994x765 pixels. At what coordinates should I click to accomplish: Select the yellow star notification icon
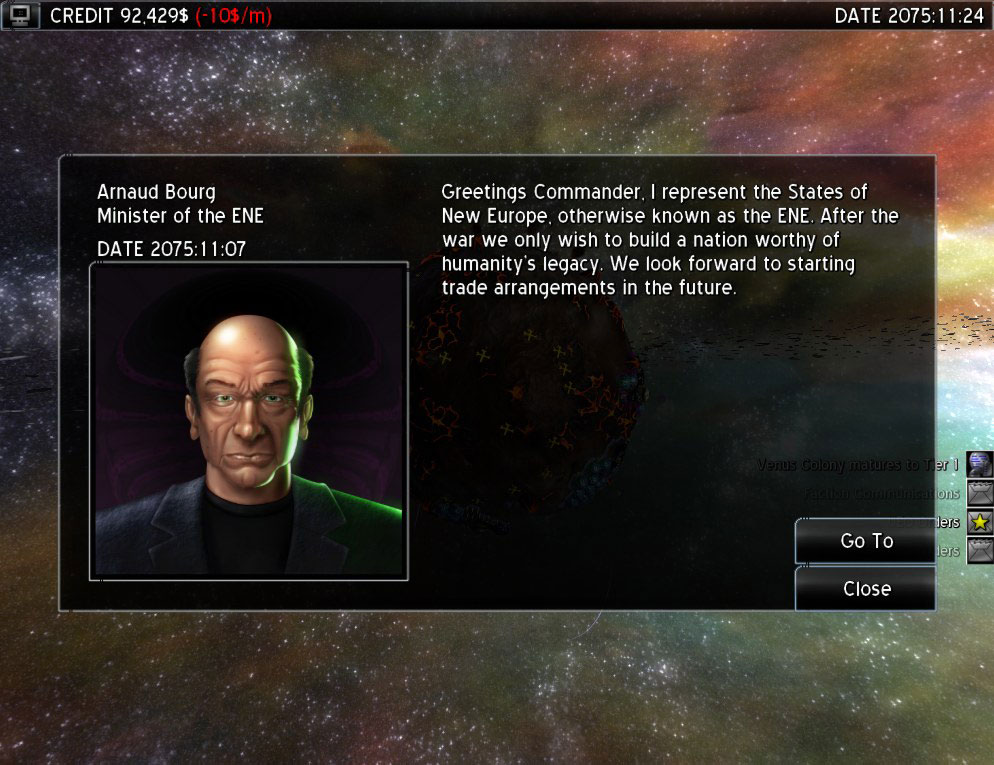[x=980, y=522]
